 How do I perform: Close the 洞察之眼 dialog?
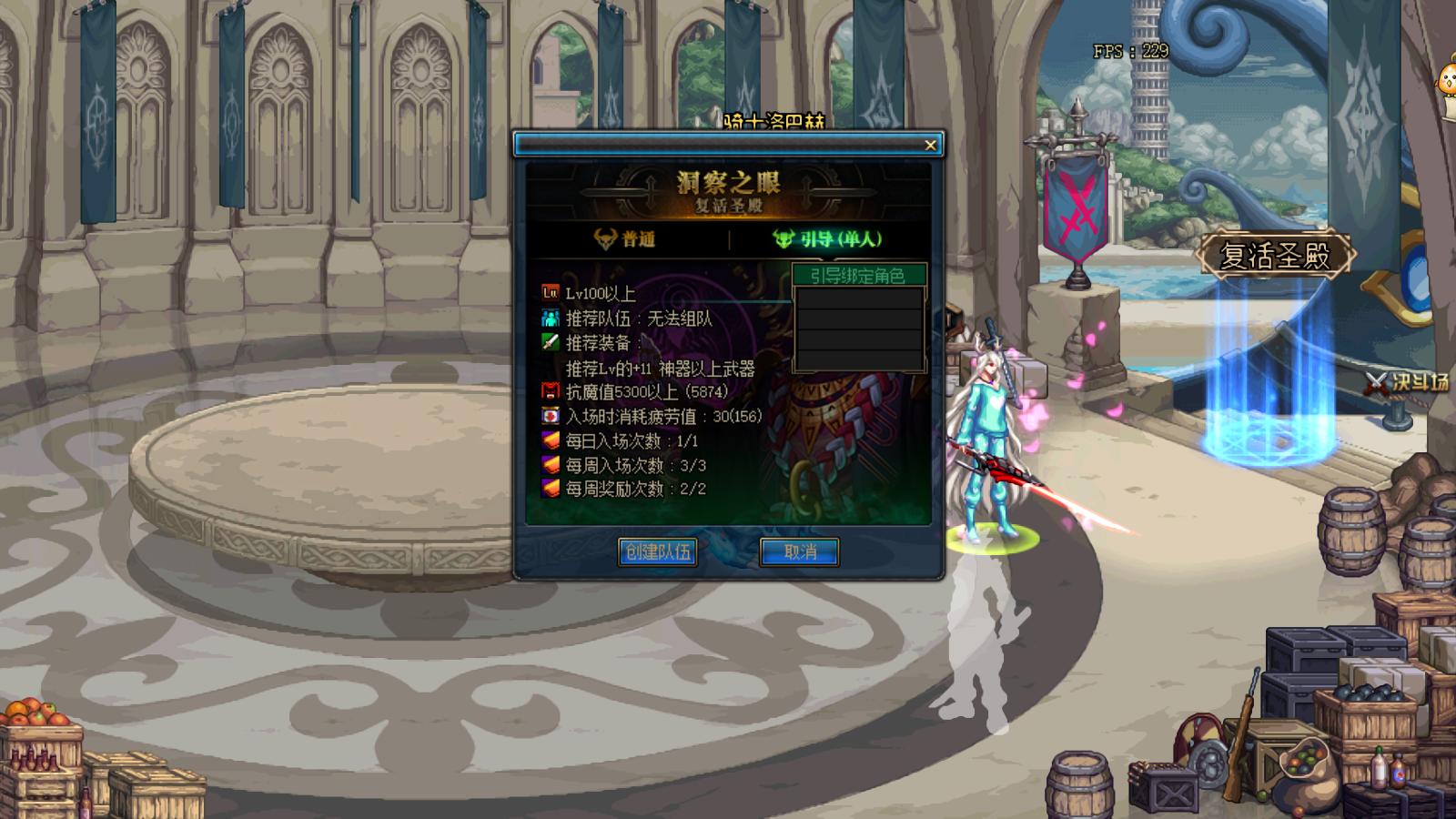pos(929,144)
